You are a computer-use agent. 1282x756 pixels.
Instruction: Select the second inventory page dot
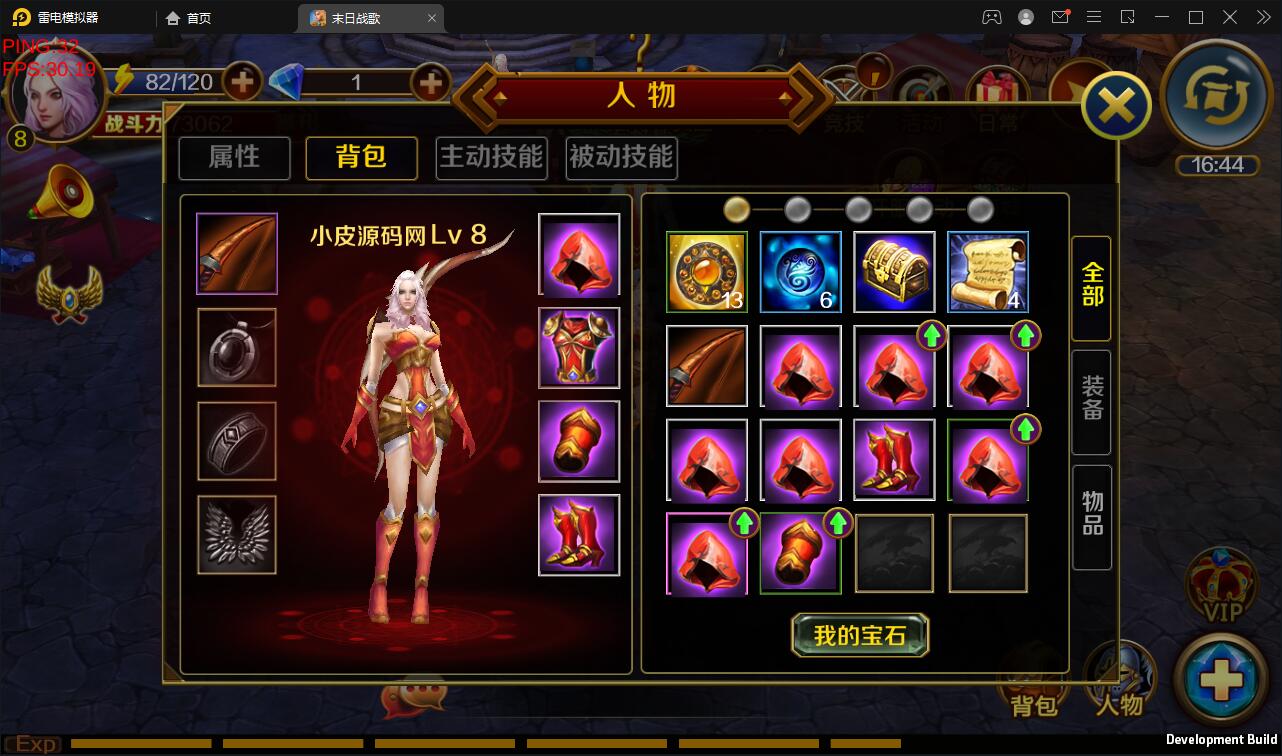tap(797, 209)
